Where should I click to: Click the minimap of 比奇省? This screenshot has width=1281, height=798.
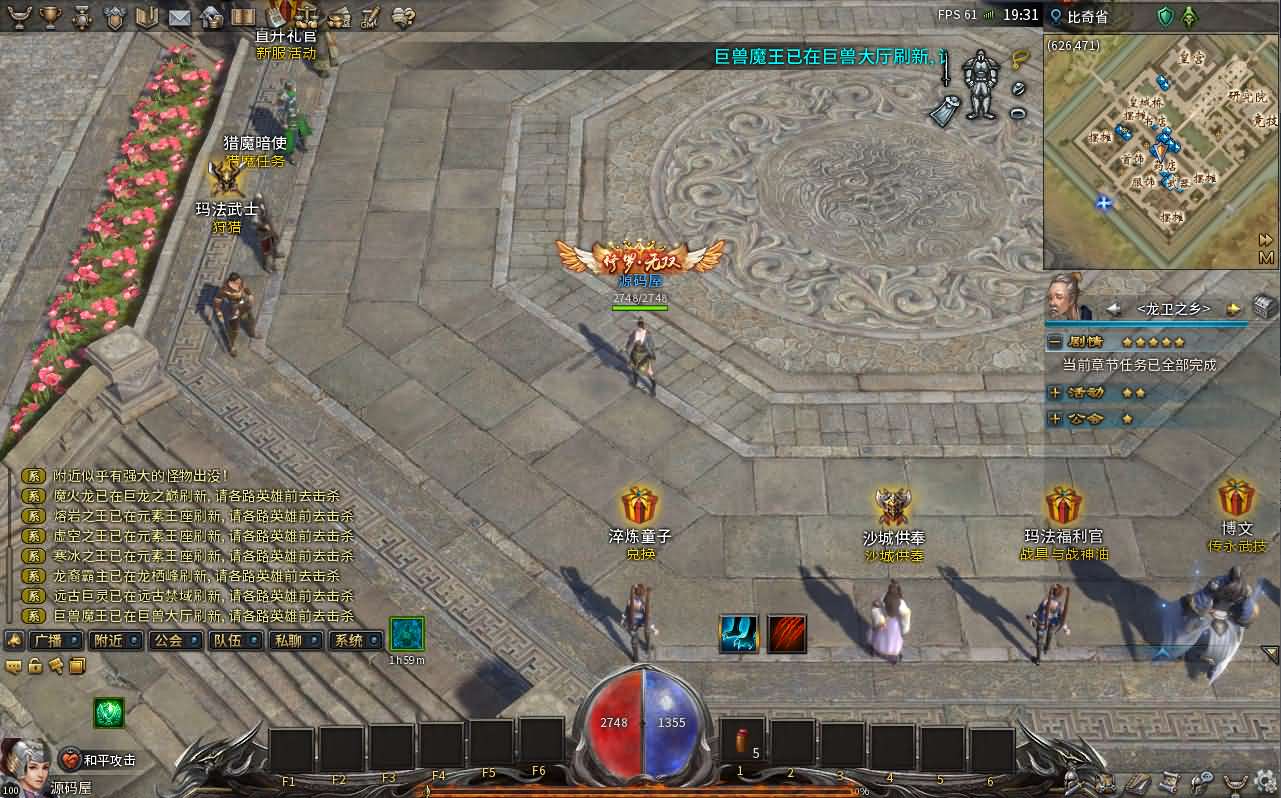[1150, 150]
